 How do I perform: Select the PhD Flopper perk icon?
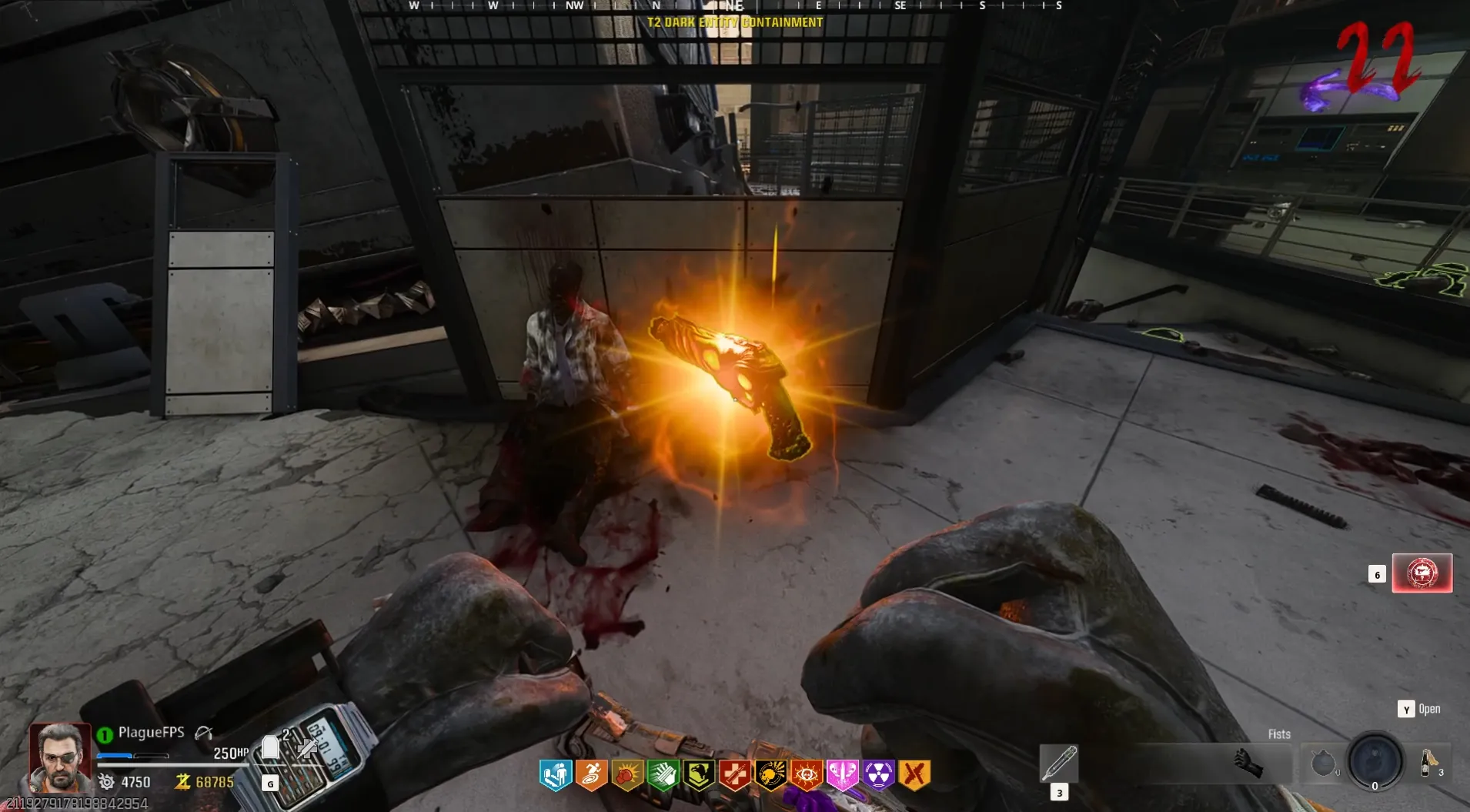tap(878, 775)
